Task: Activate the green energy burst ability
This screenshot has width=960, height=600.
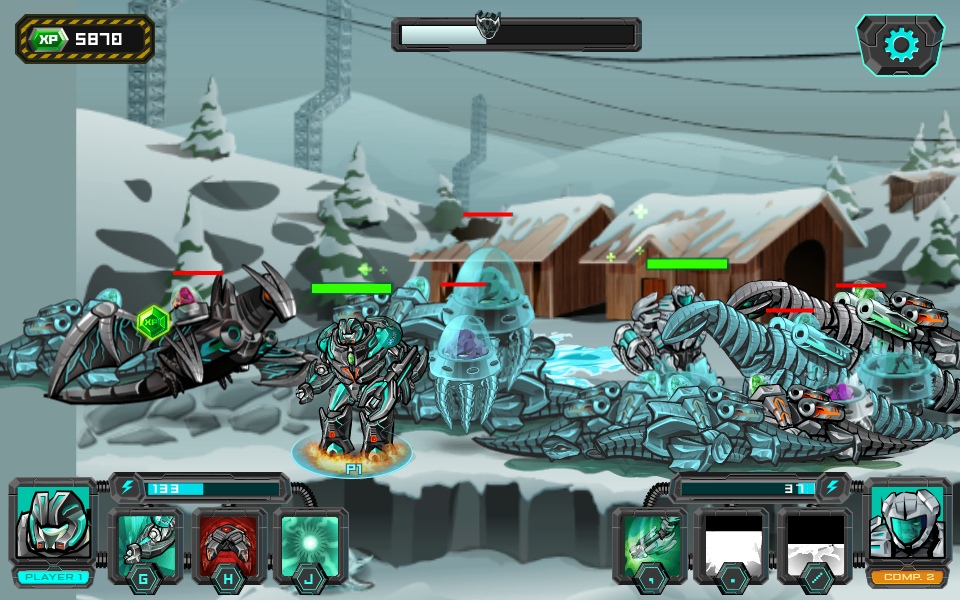Action: click(311, 542)
